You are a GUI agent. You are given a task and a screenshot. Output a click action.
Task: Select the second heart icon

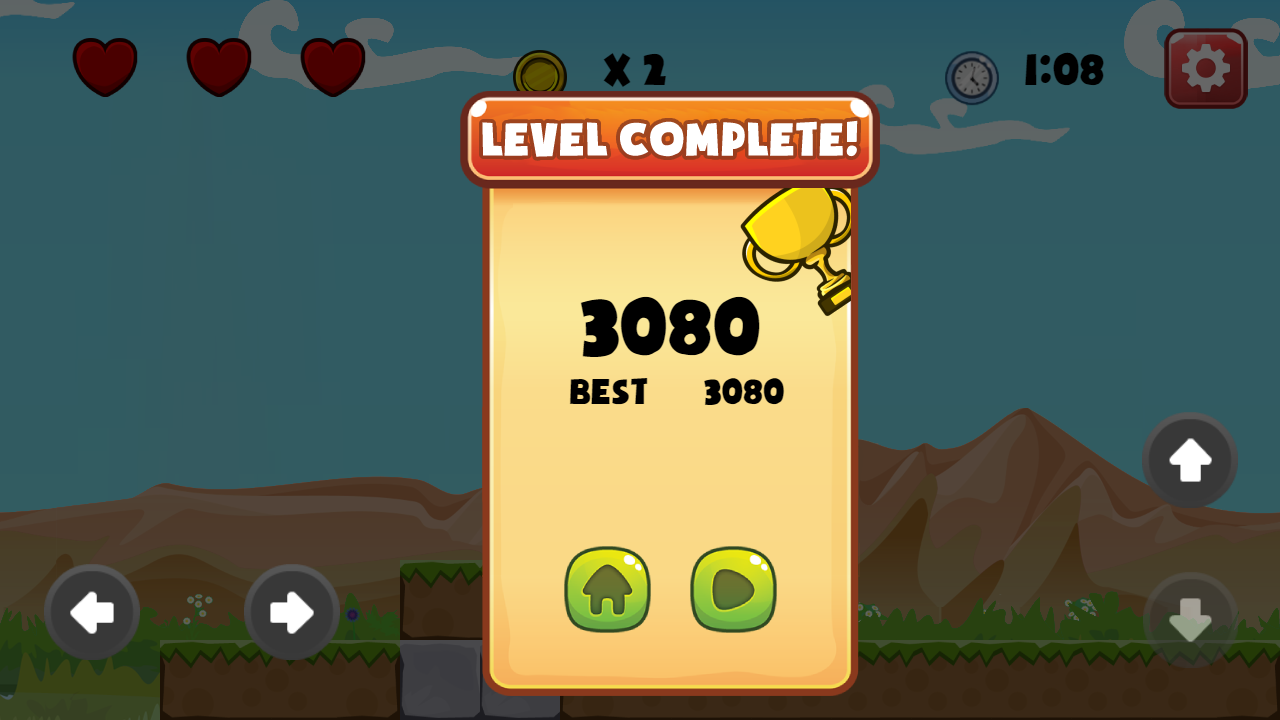[x=218, y=66]
